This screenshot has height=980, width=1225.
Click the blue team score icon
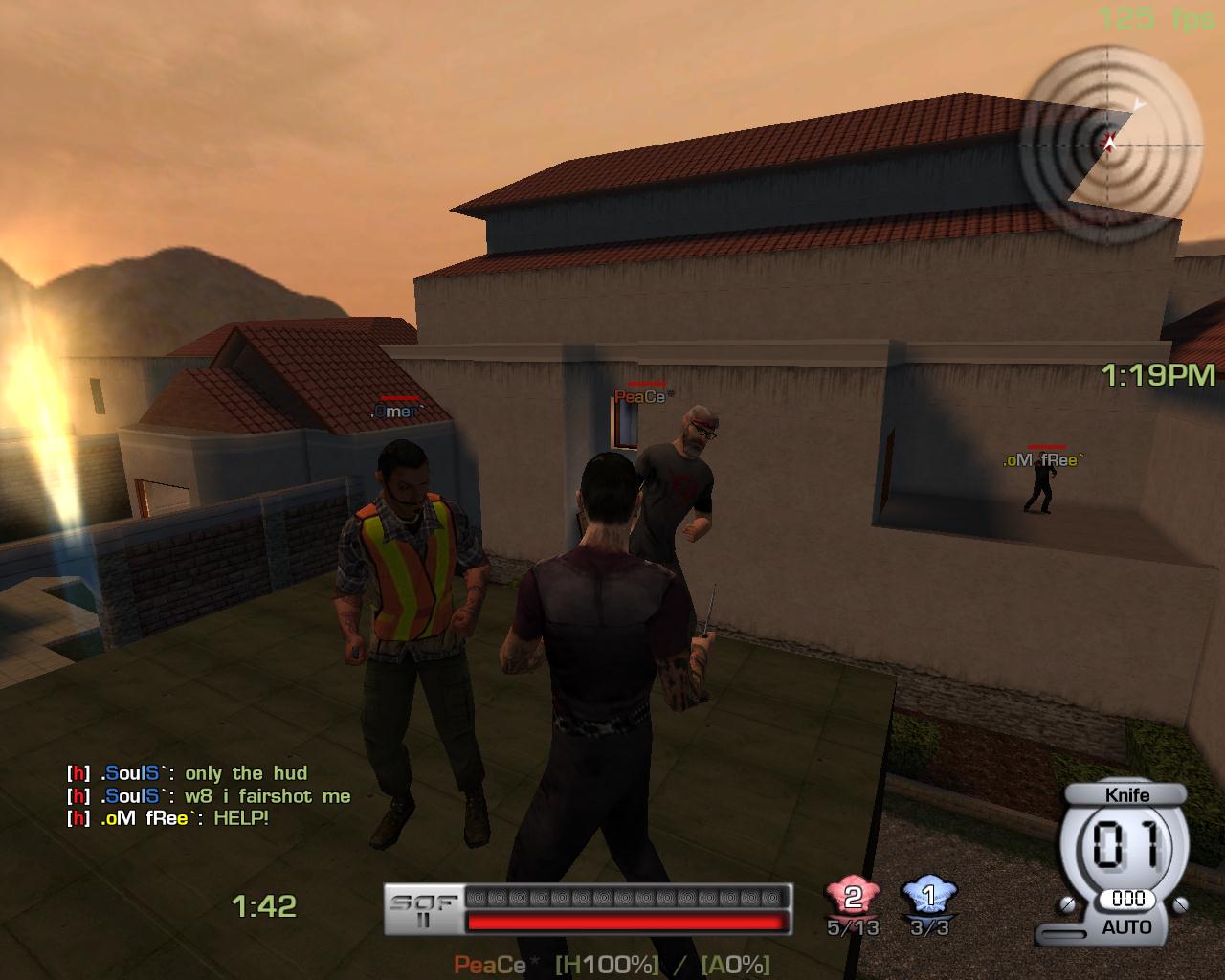click(x=928, y=898)
